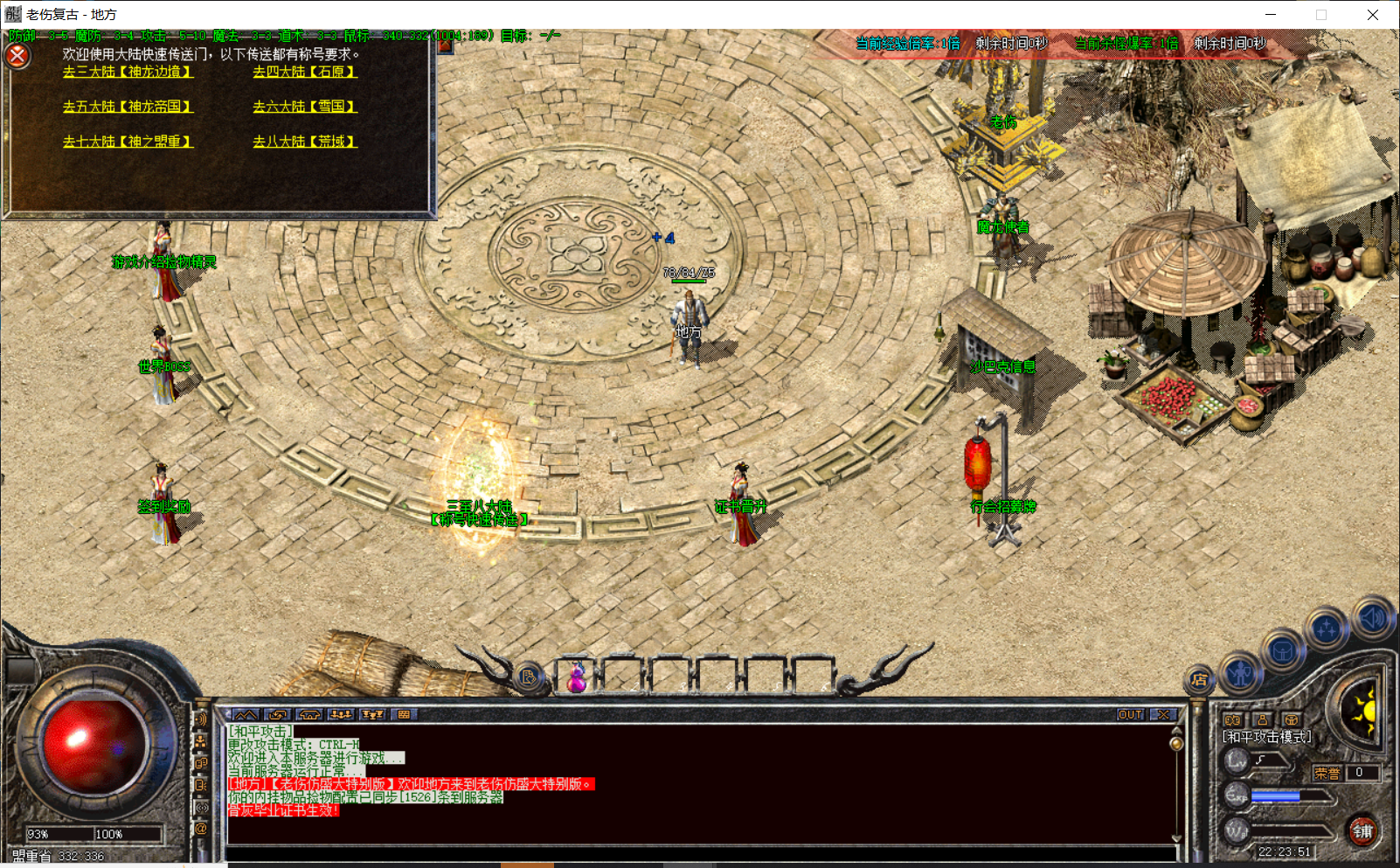The image size is (1400, 868).
Task: Select the group icon in the chat toolbar
Action: tap(341, 714)
